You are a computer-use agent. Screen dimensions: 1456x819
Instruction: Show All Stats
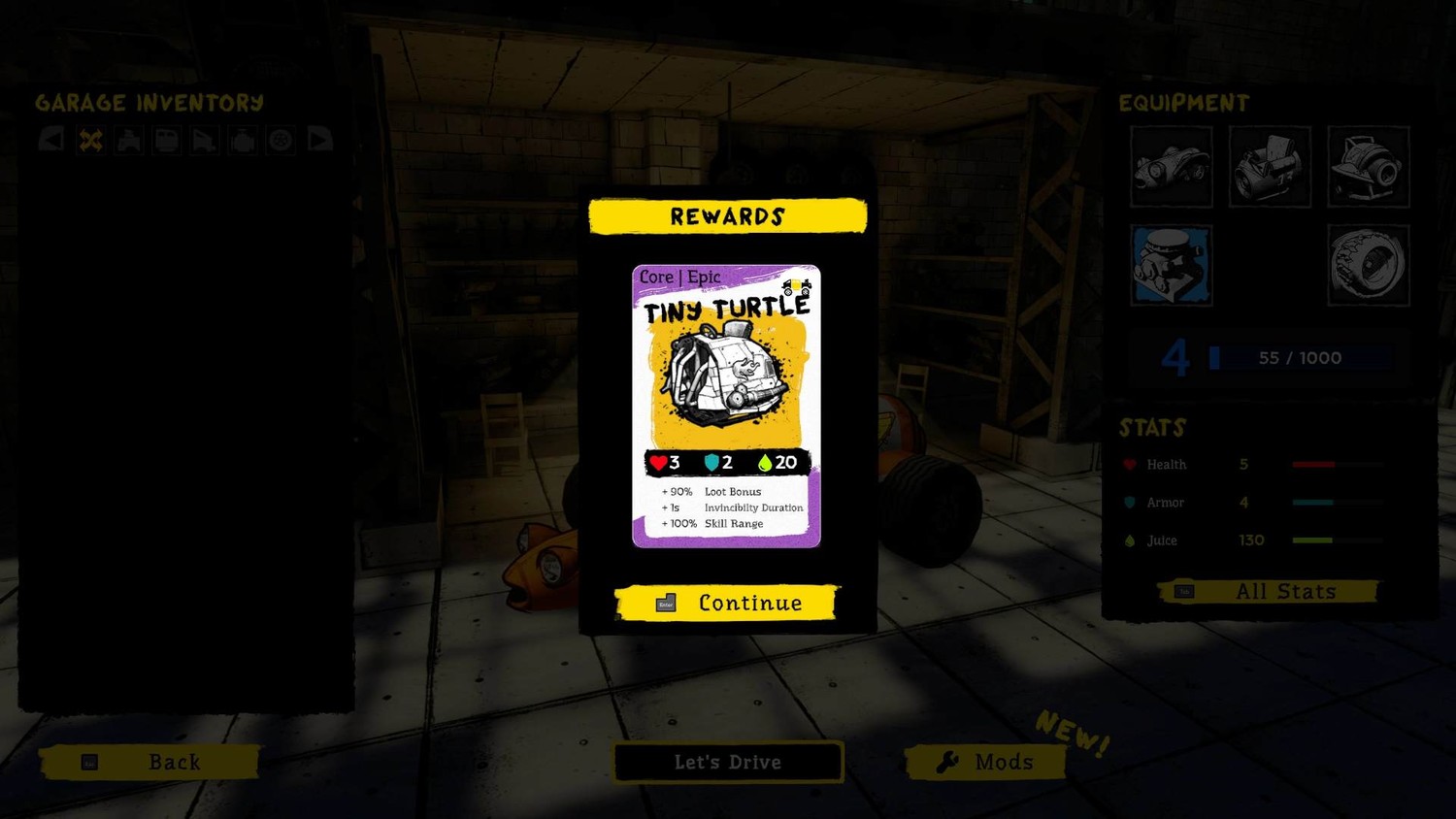(1268, 591)
